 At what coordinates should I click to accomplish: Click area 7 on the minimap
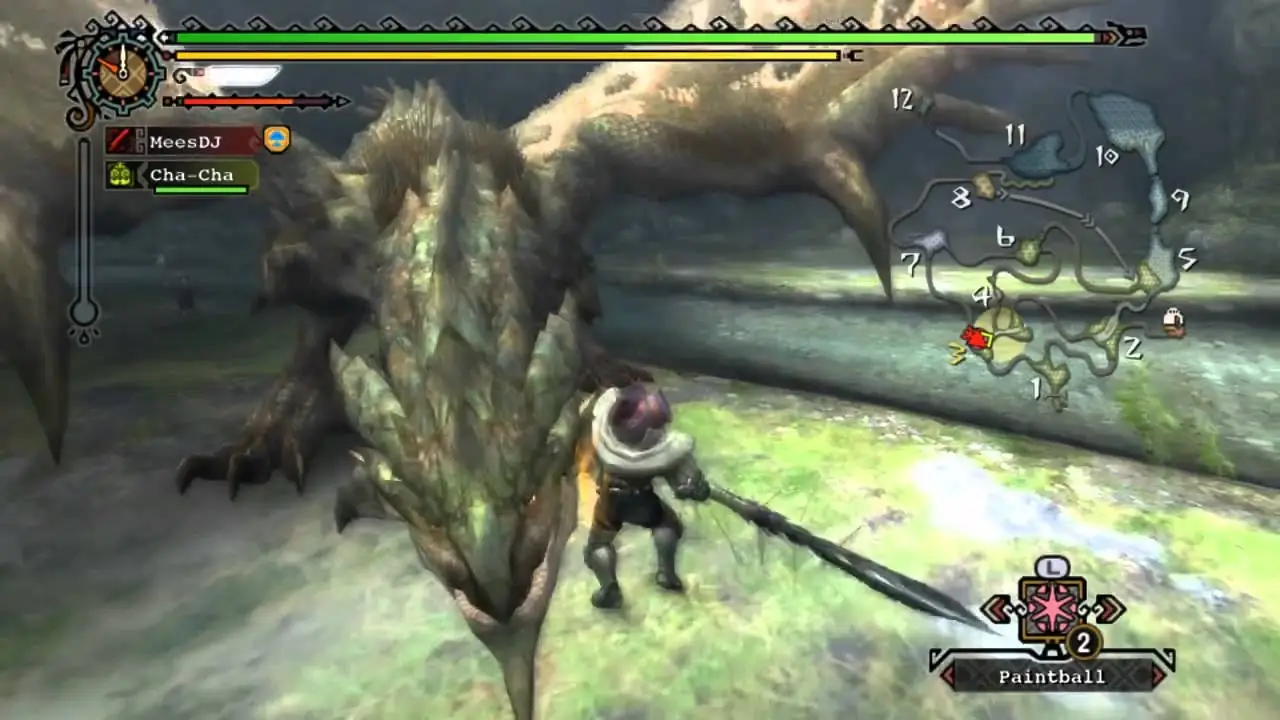click(910, 265)
